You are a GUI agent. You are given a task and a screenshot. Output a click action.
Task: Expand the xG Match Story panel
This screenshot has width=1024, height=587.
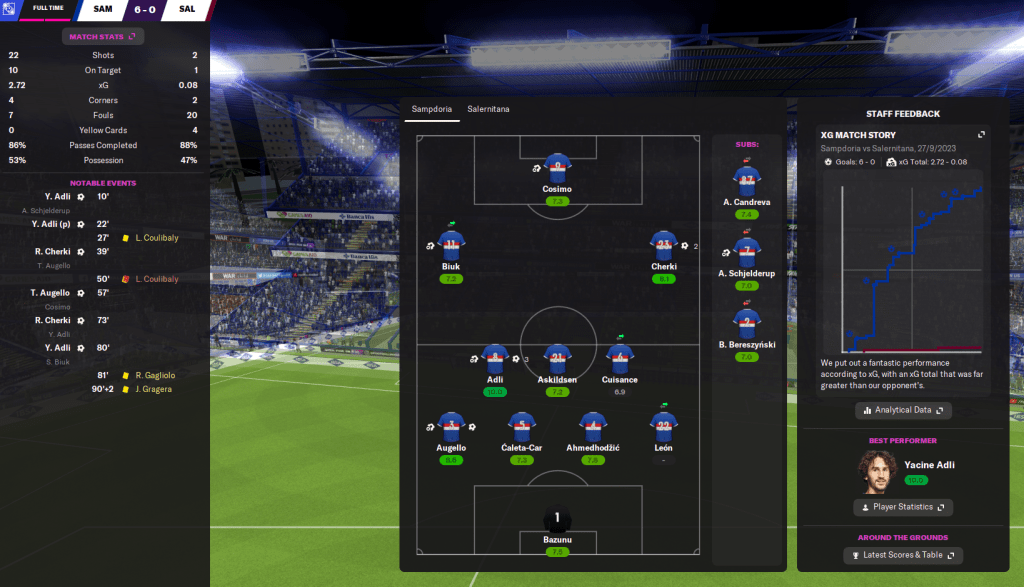point(981,135)
